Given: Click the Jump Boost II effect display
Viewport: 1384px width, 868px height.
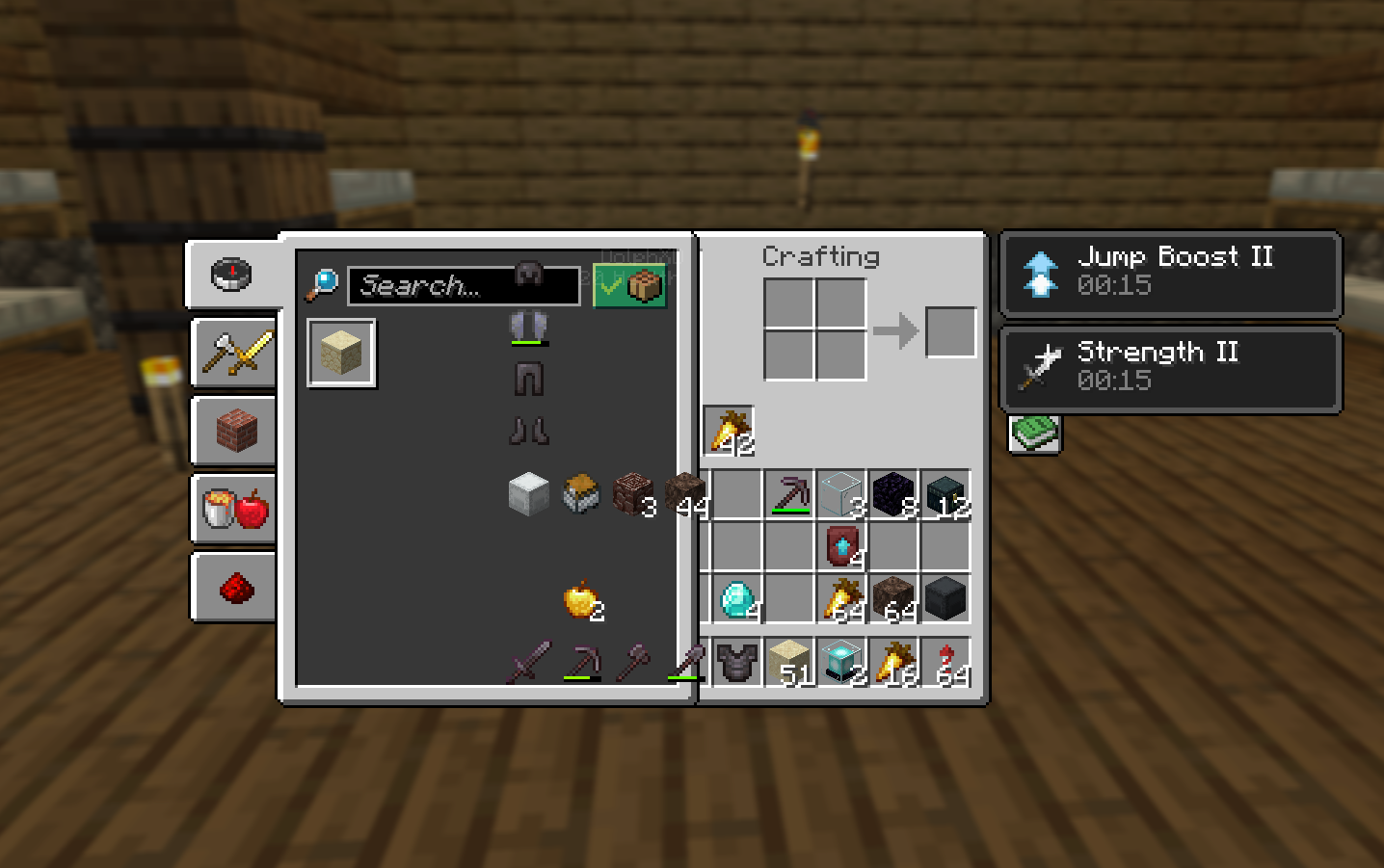Looking at the screenshot, I should tap(1169, 275).
